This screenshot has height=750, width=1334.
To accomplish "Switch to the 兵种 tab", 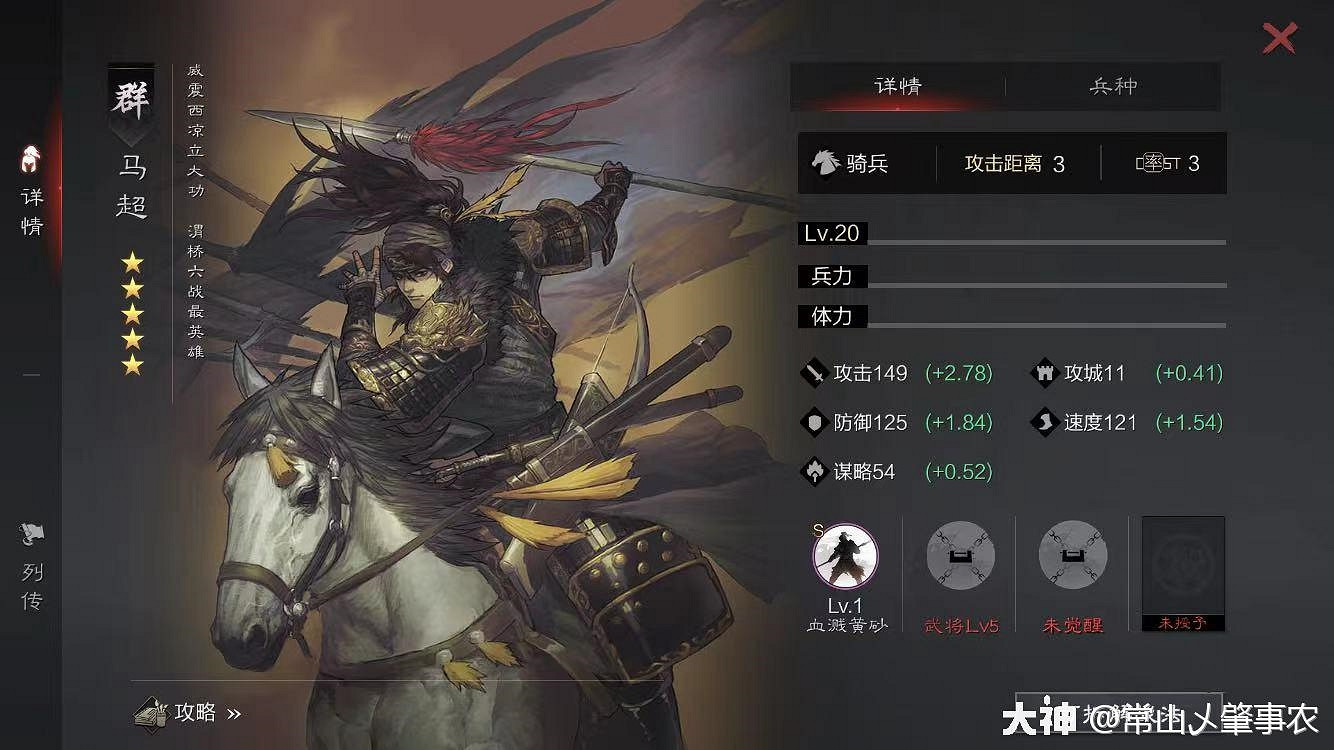I will pos(1114,87).
